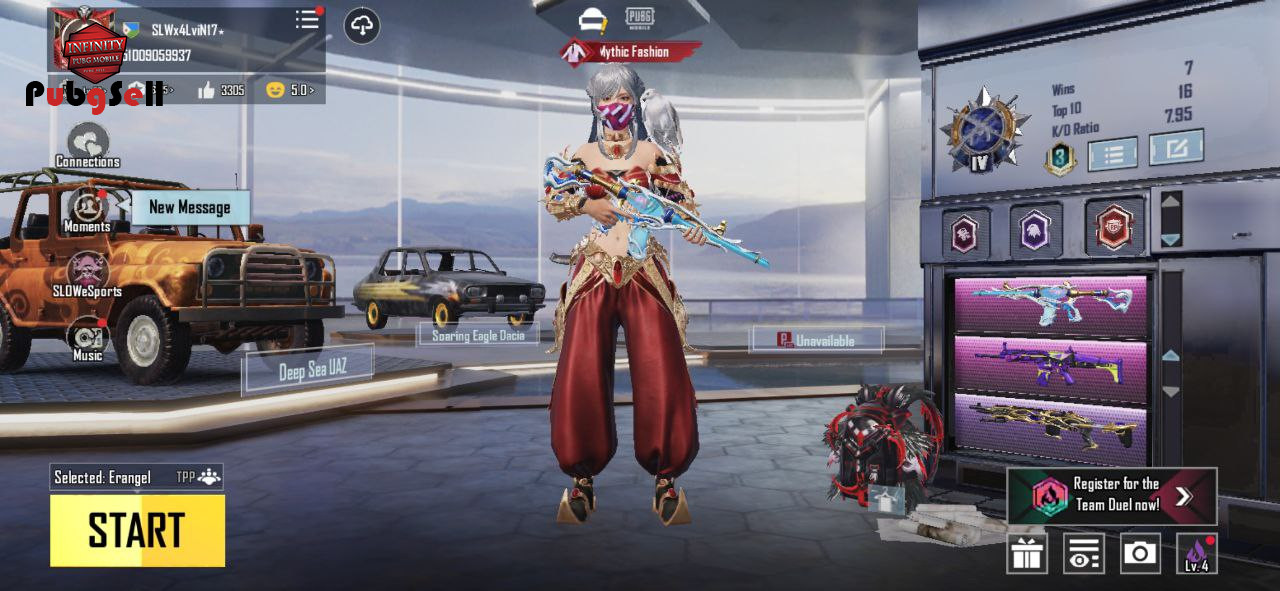
Task: Open the stats list button
Action: [1112, 154]
